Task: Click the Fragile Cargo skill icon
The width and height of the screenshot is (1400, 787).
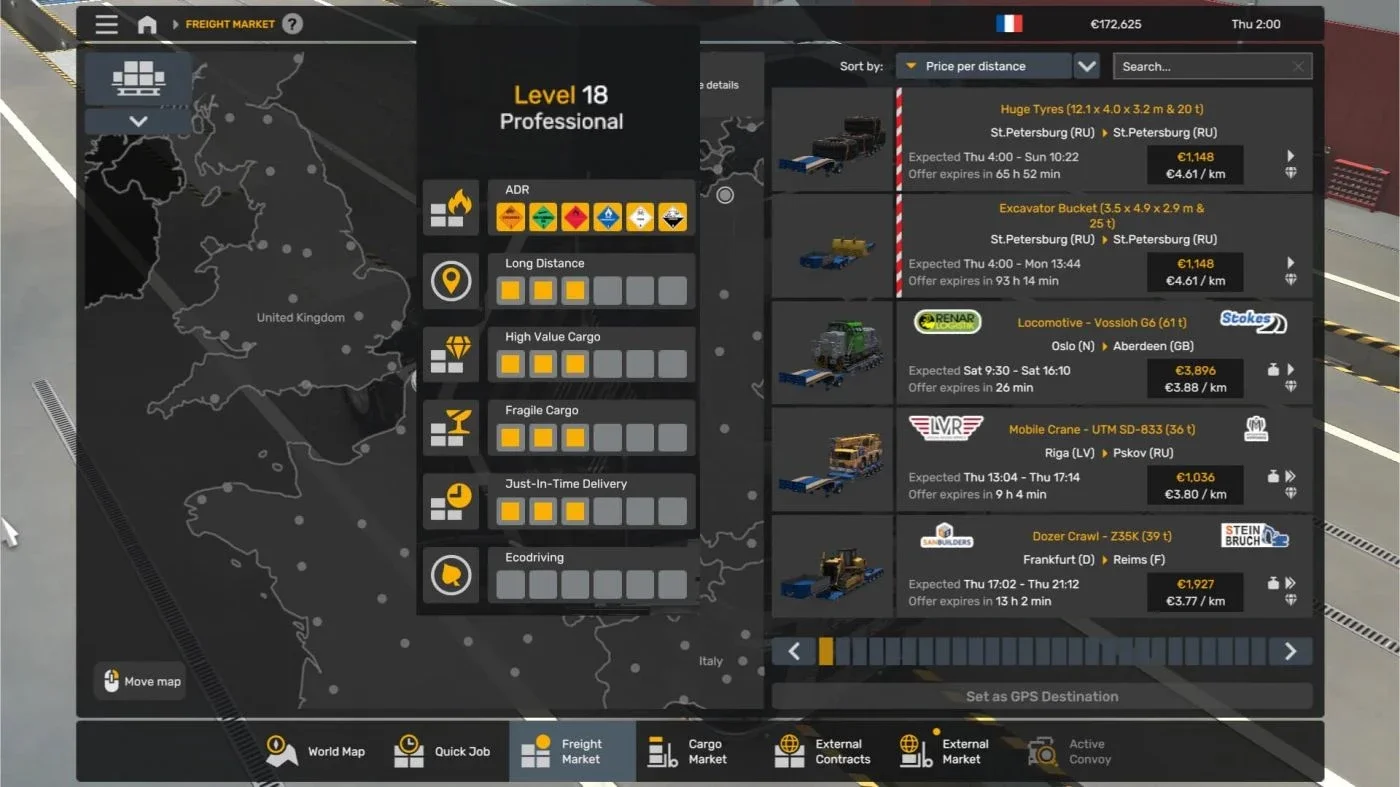Action: point(451,428)
